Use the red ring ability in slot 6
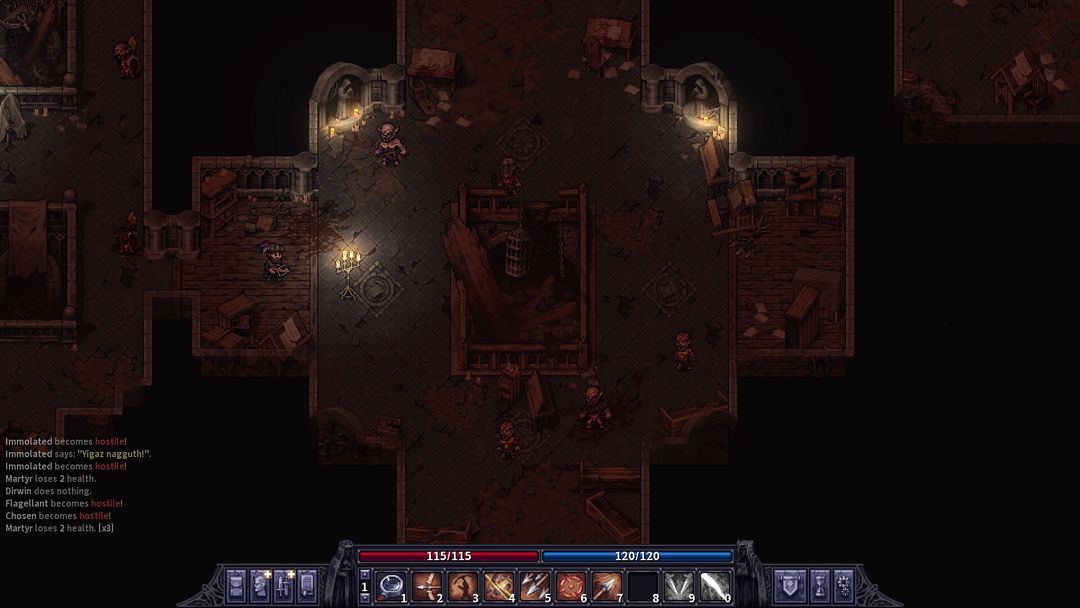 571,585
